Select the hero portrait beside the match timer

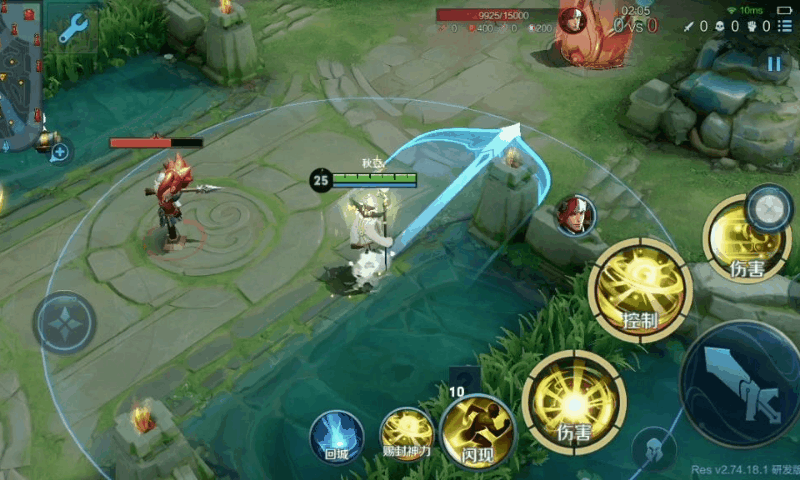tap(572, 18)
